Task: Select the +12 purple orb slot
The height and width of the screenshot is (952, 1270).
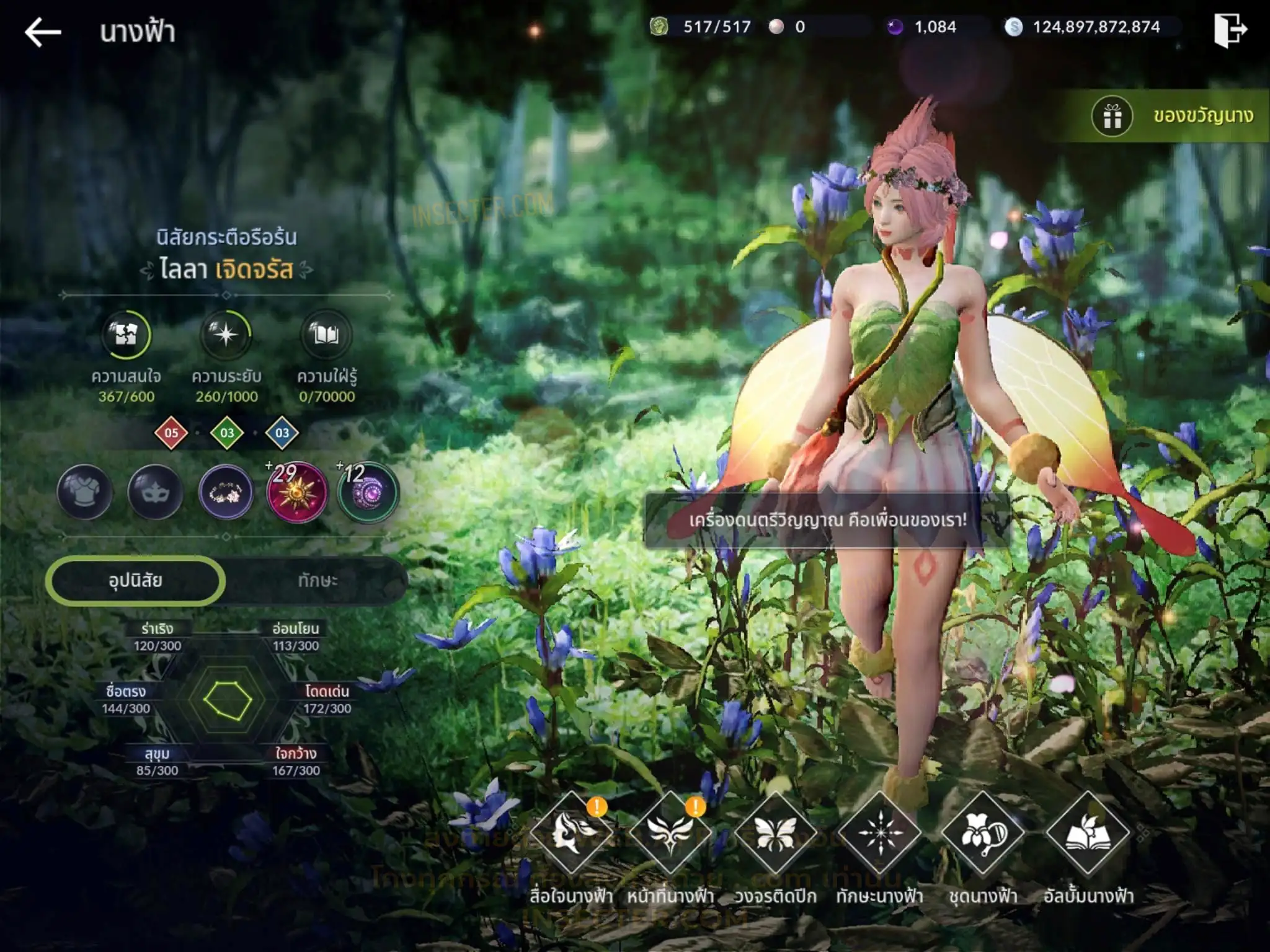Action: 368,492
